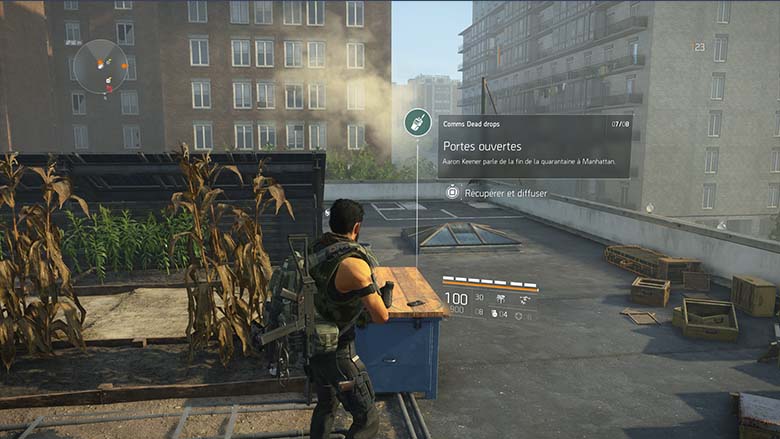The image size is (780, 439).
Task: Open the circular minimap
Action: [101, 66]
